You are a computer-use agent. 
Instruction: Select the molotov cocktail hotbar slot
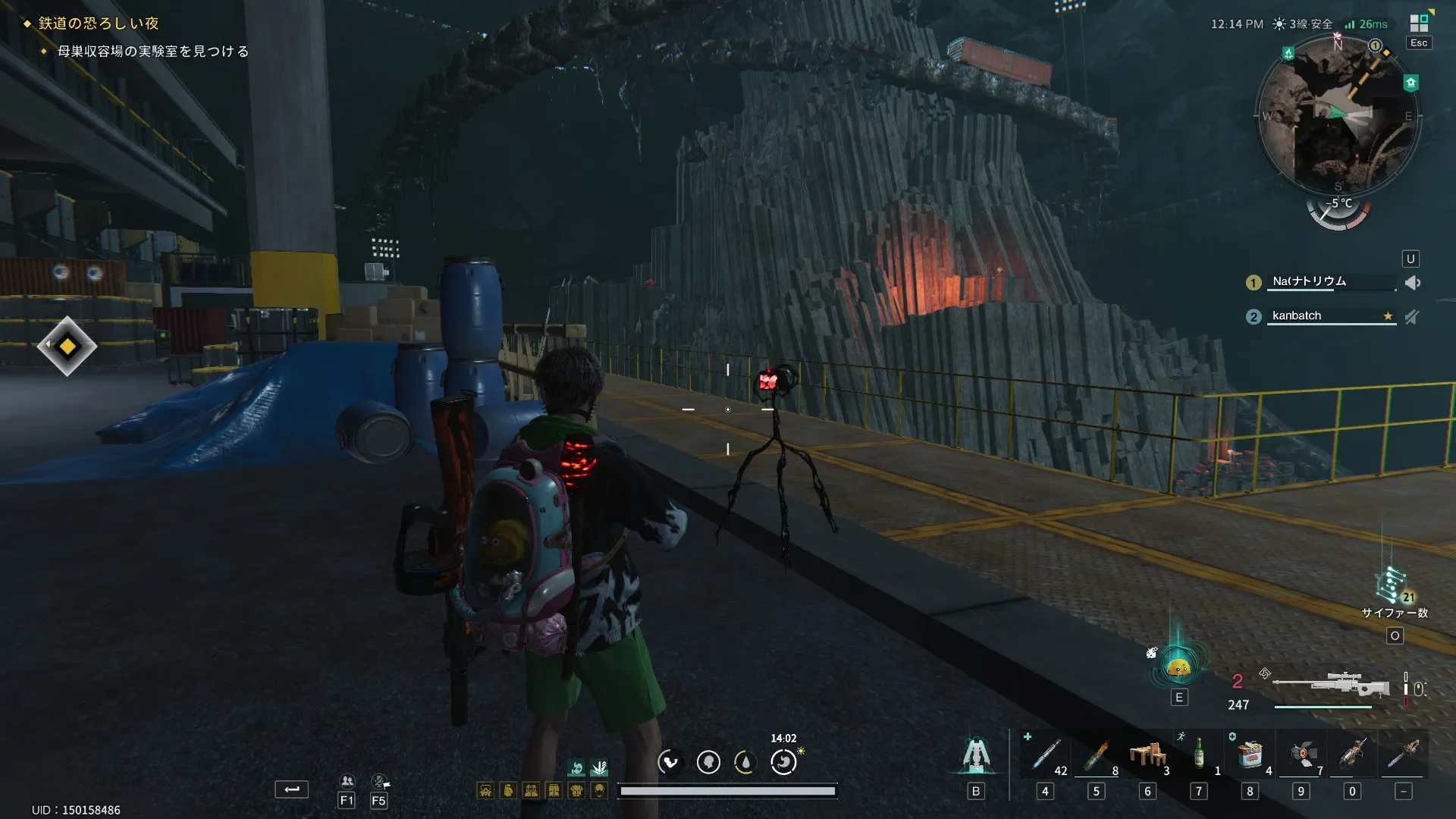[x=1097, y=755]
